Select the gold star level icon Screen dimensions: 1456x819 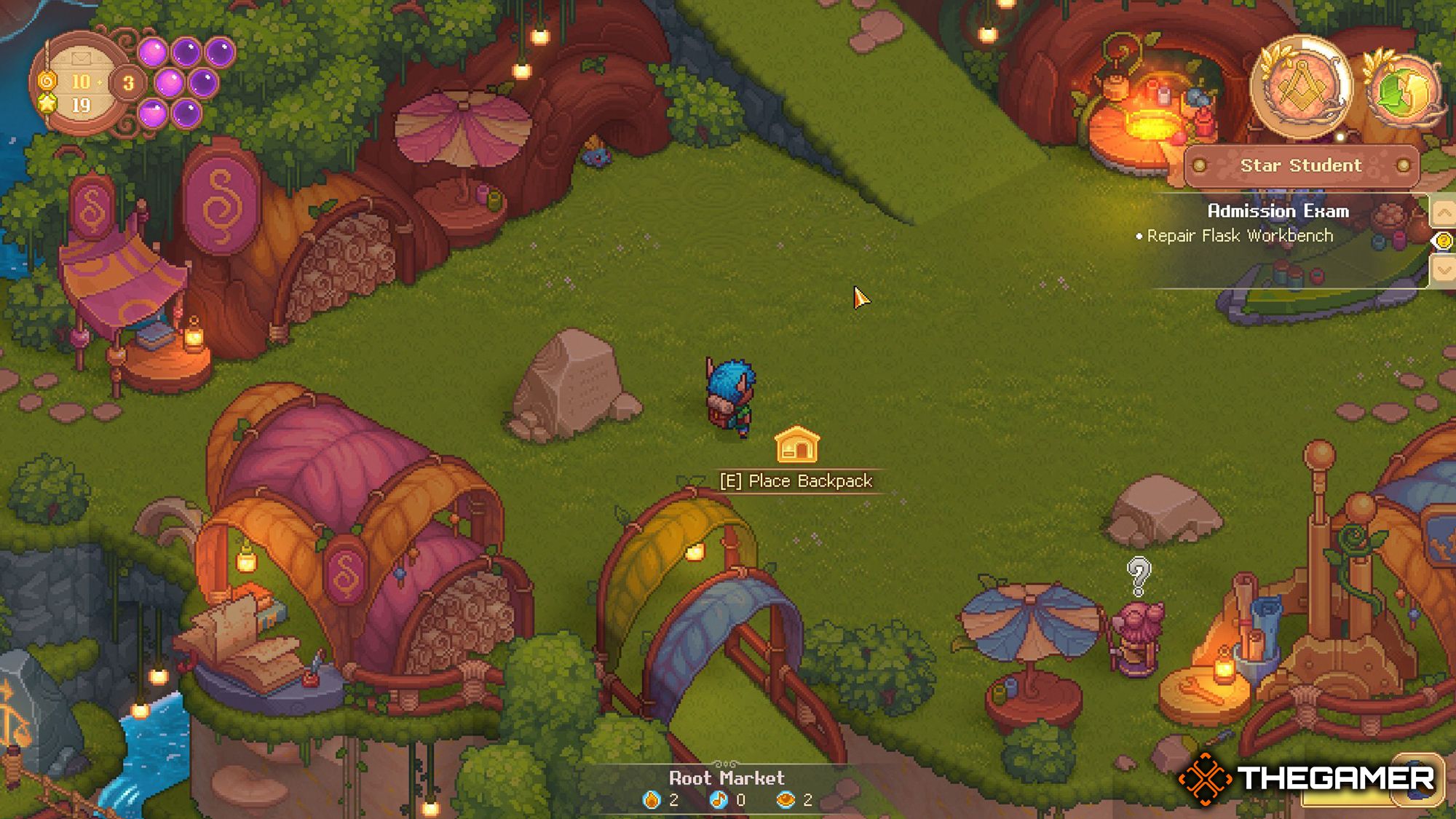click(x=48, y=103)
